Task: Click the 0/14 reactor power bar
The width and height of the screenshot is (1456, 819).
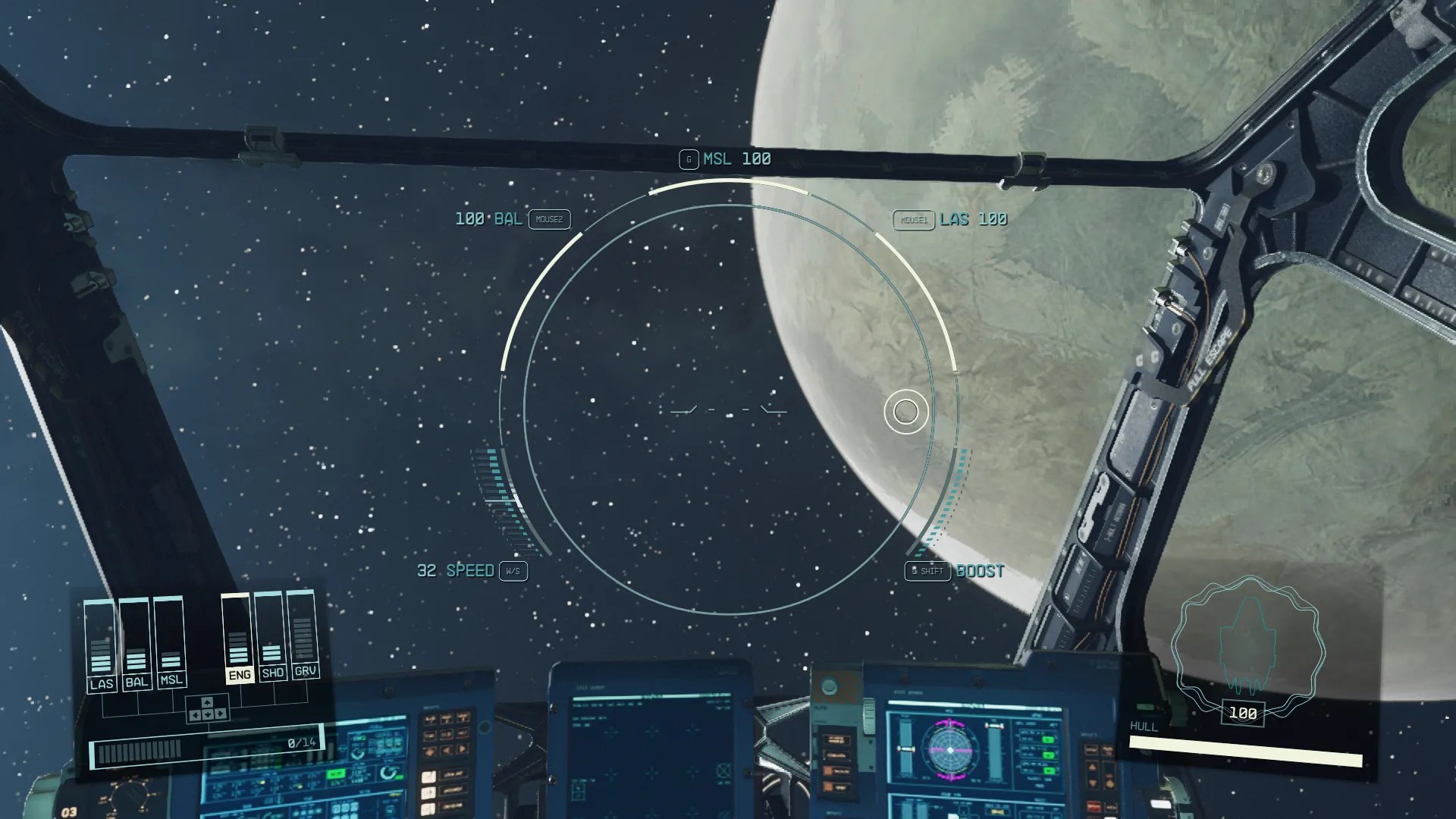Action: click(206, 743)
